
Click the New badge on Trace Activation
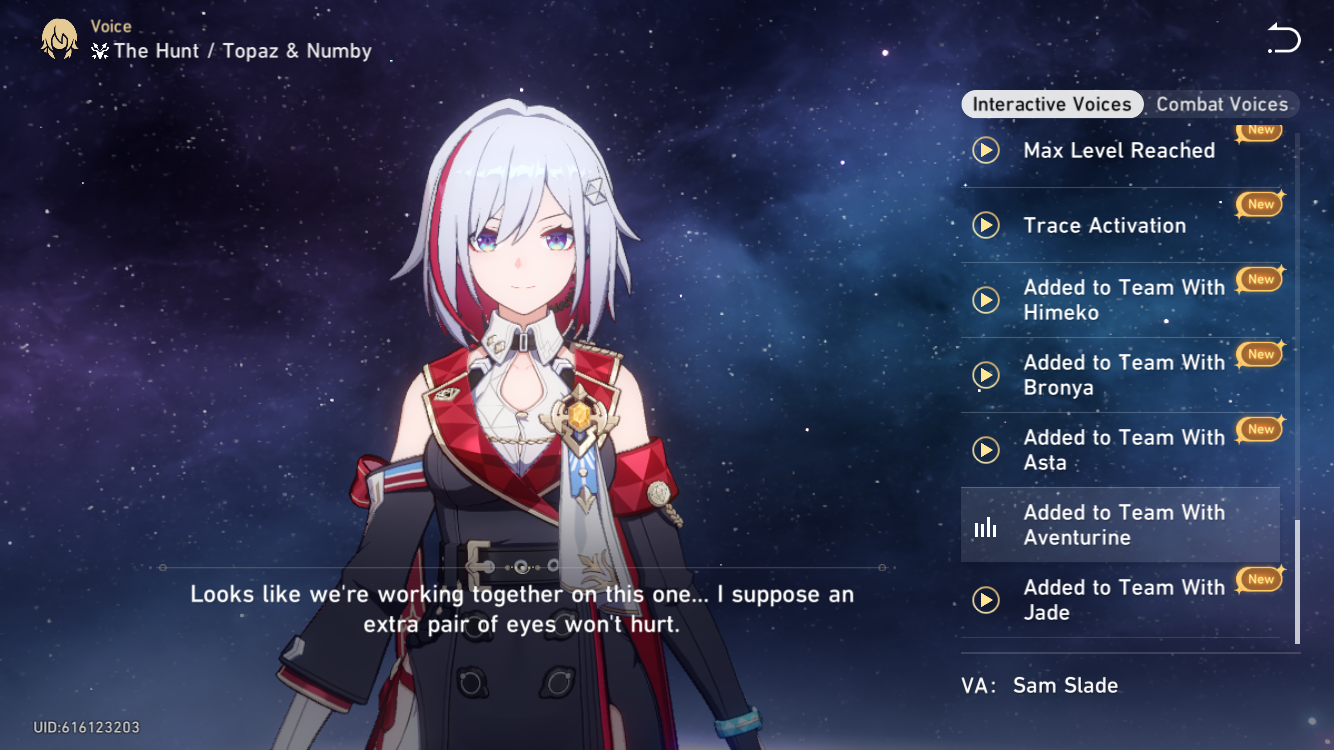tap(1259, 203)
